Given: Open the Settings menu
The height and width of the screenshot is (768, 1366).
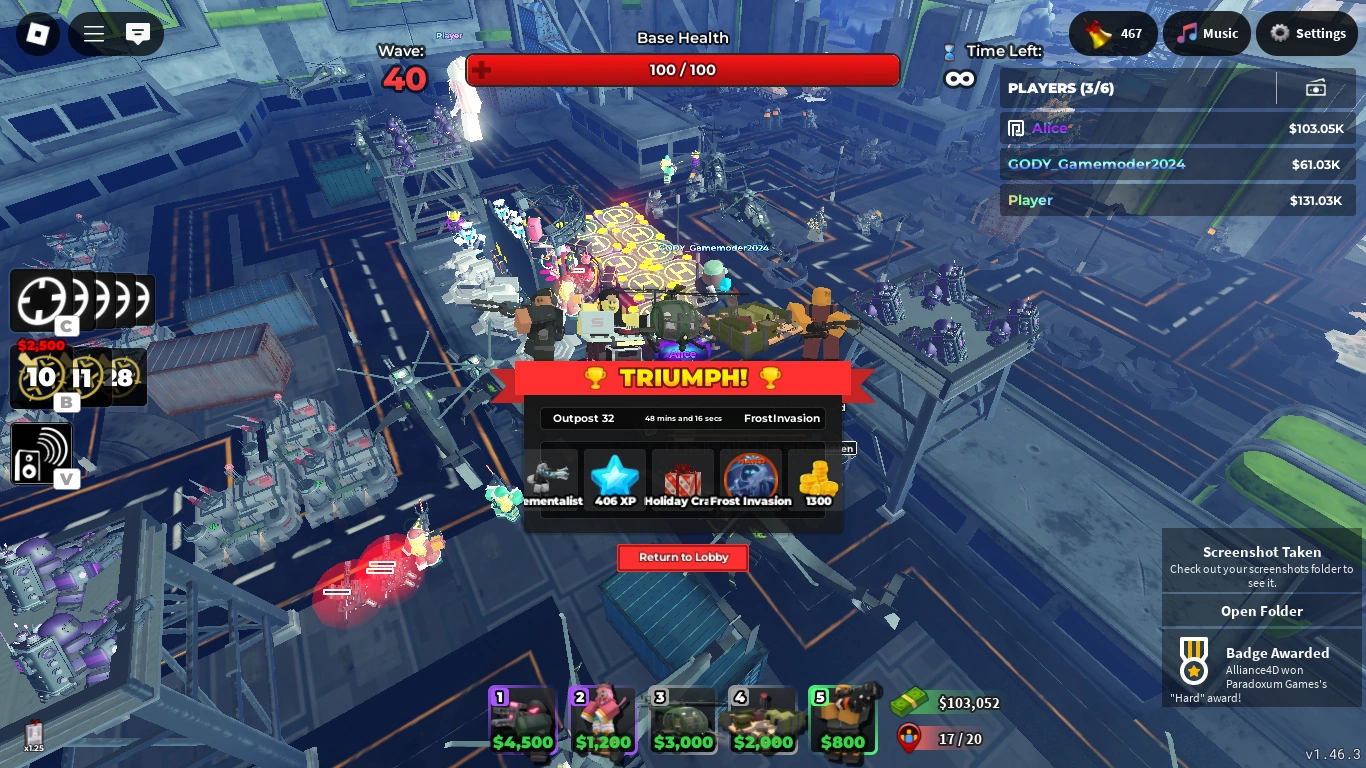Looking at the screenshot, I should pyautogui.click(x=1307, y=33).
